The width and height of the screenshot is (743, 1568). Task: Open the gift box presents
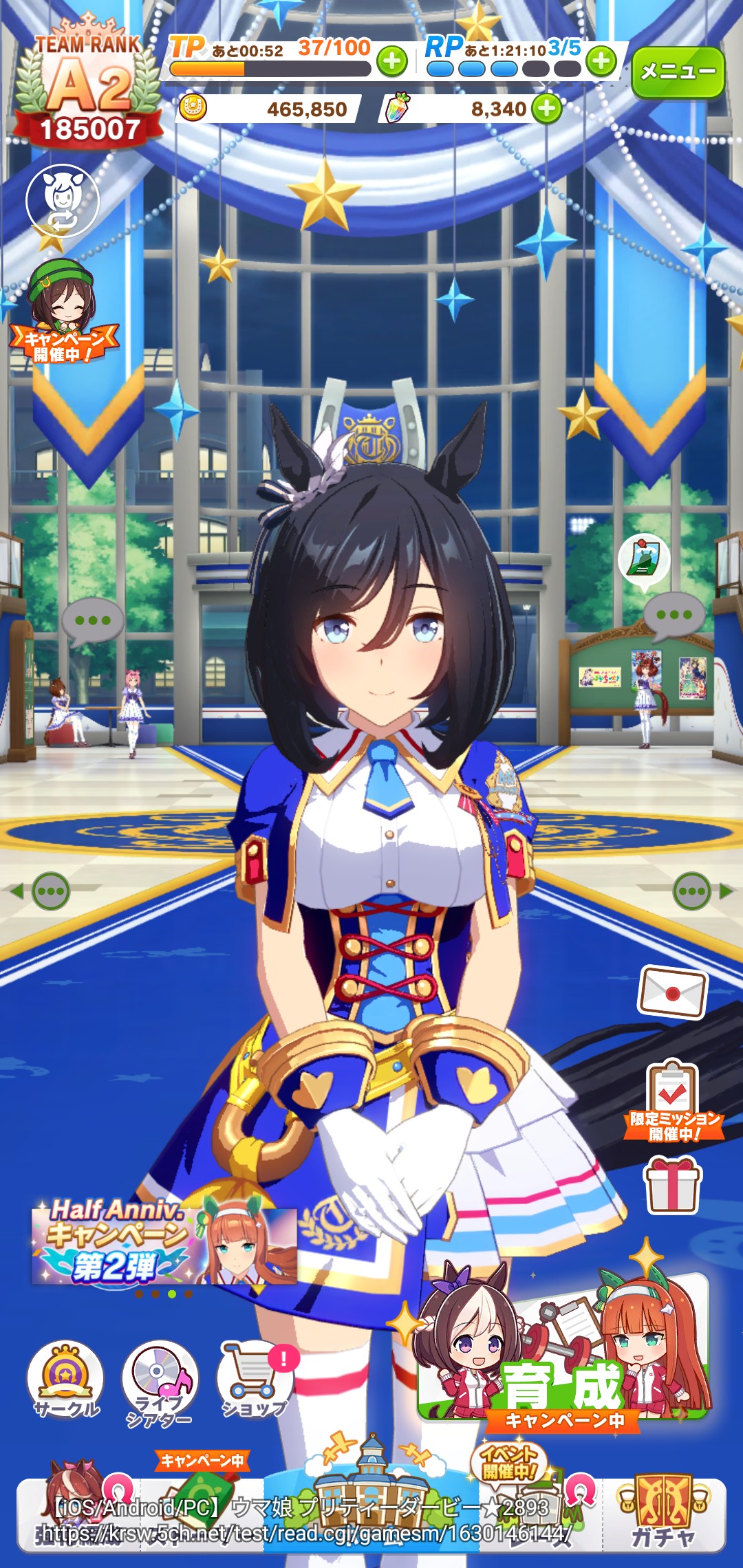click(x=672, y=1184)
